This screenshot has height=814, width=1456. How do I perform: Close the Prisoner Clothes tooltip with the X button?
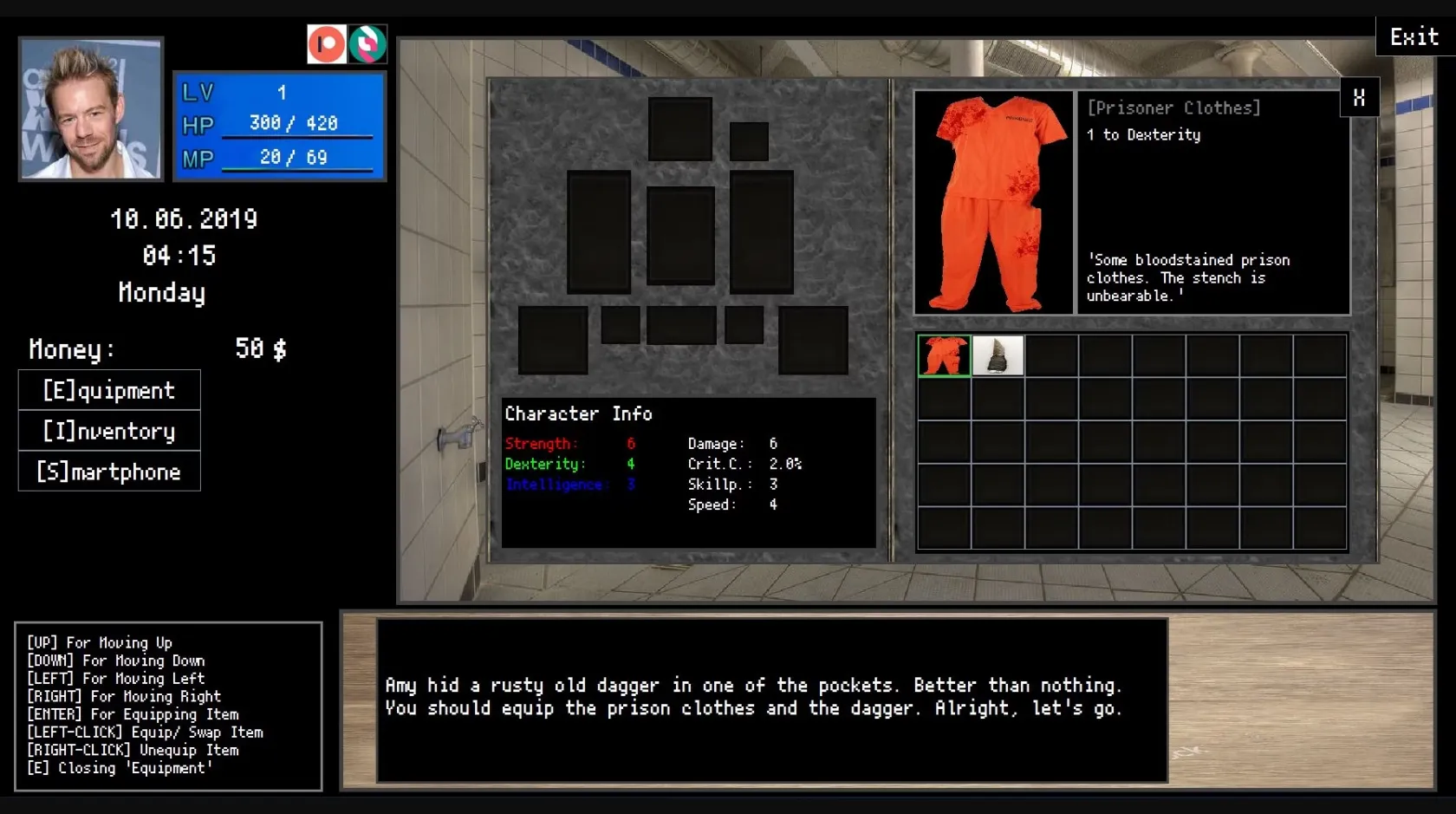coord(1359,97)
